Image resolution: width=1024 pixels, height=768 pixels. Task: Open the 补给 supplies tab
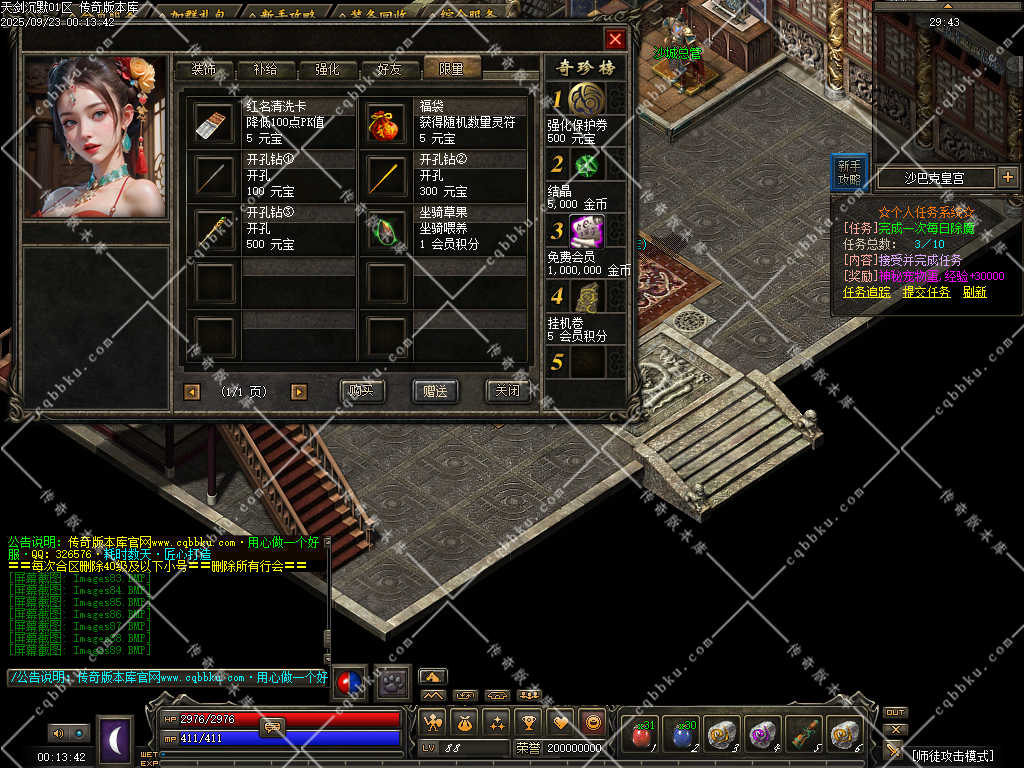click(x=266, y=69)
